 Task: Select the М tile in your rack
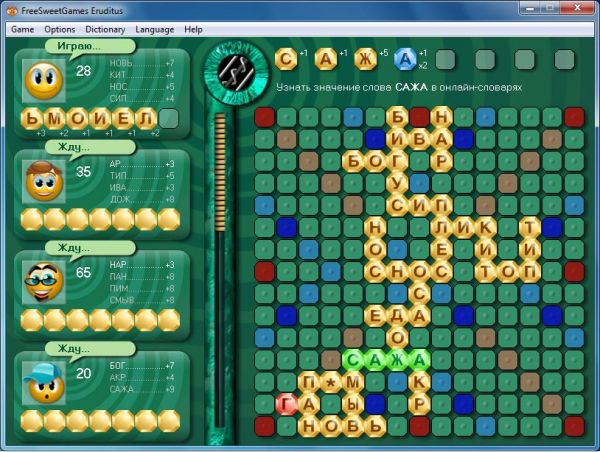pyautogui.click(x=54, y=119)
